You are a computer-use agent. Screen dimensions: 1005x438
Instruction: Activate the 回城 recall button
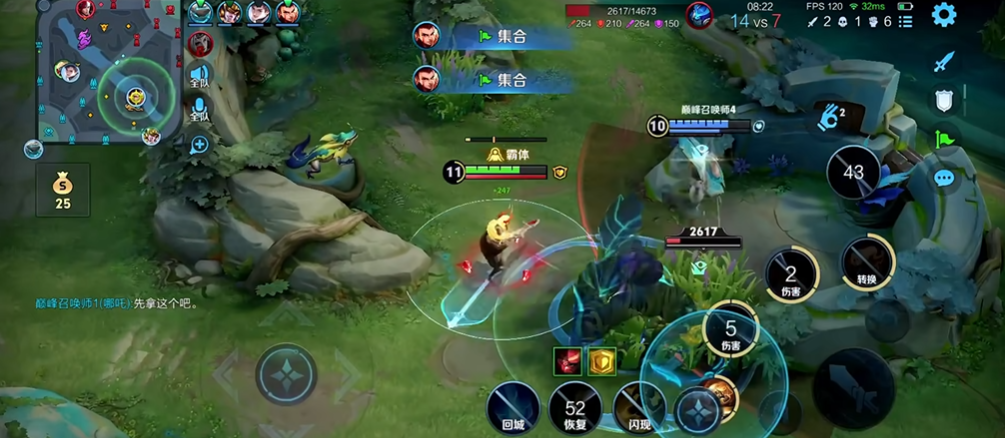point(513,408)
